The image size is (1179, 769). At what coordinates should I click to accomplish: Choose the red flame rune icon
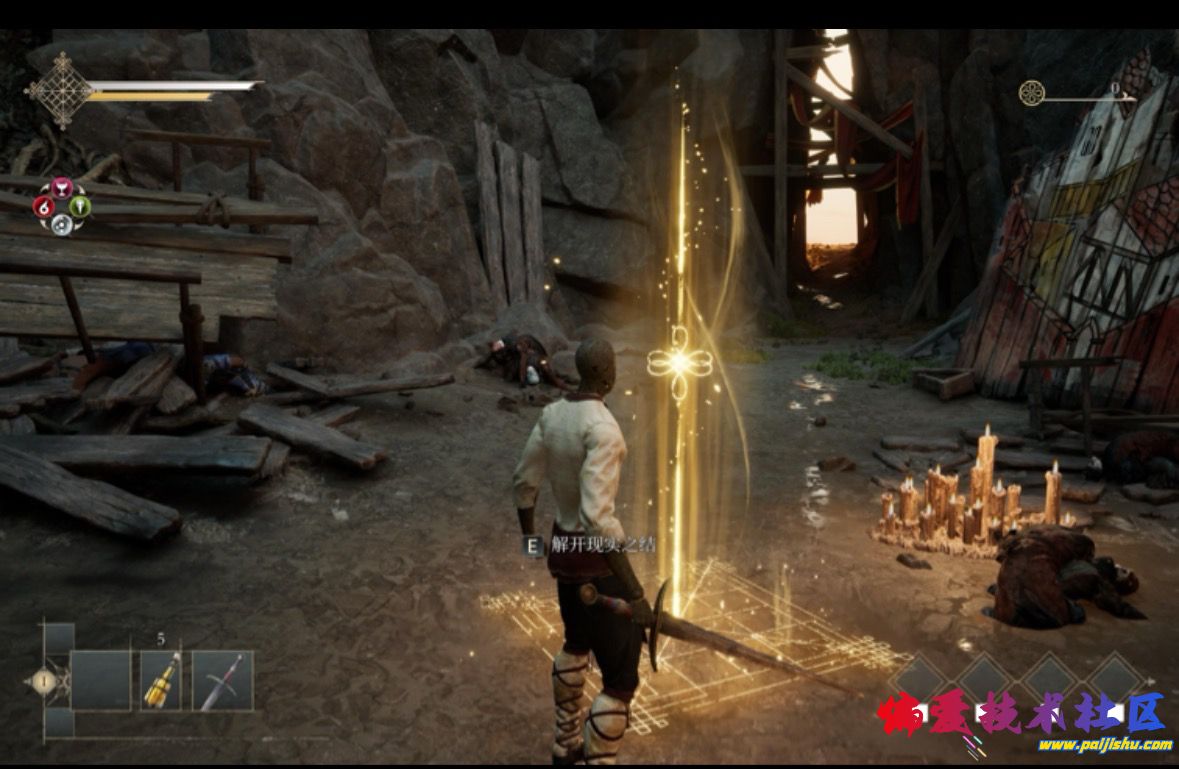43,207
